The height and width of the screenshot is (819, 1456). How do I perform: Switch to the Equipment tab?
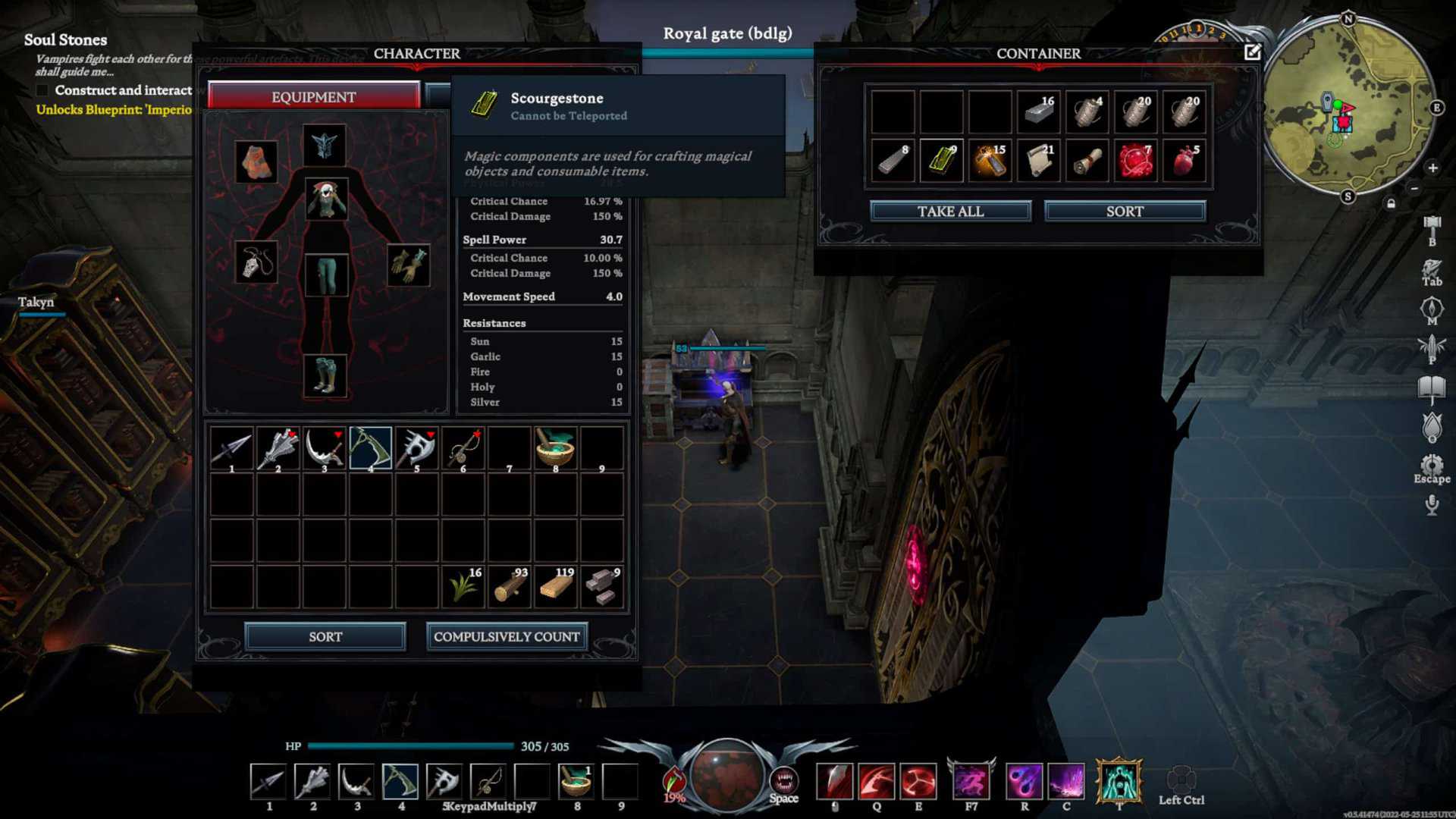point(313,96)
